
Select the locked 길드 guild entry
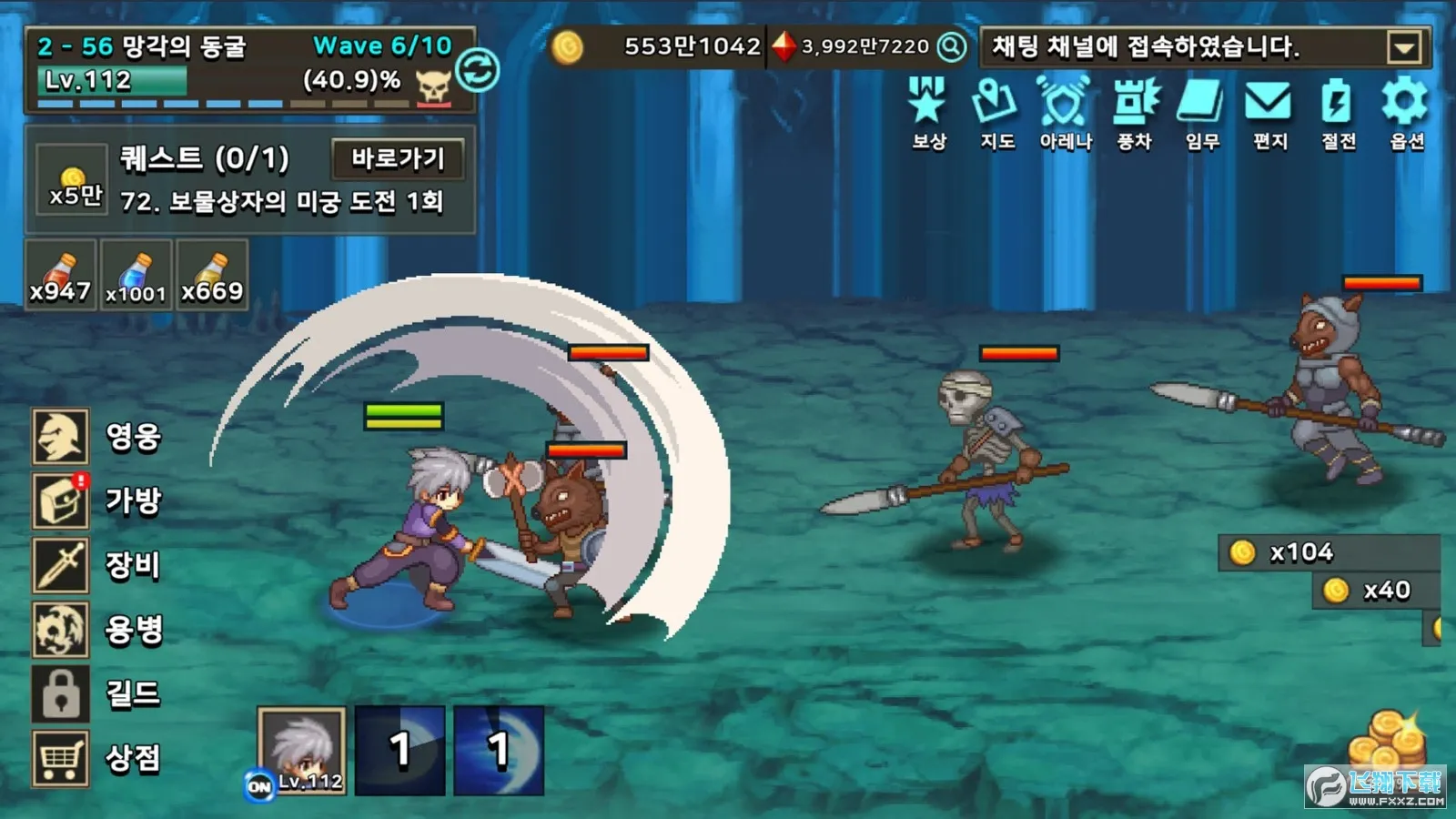[x=62, y=693]
